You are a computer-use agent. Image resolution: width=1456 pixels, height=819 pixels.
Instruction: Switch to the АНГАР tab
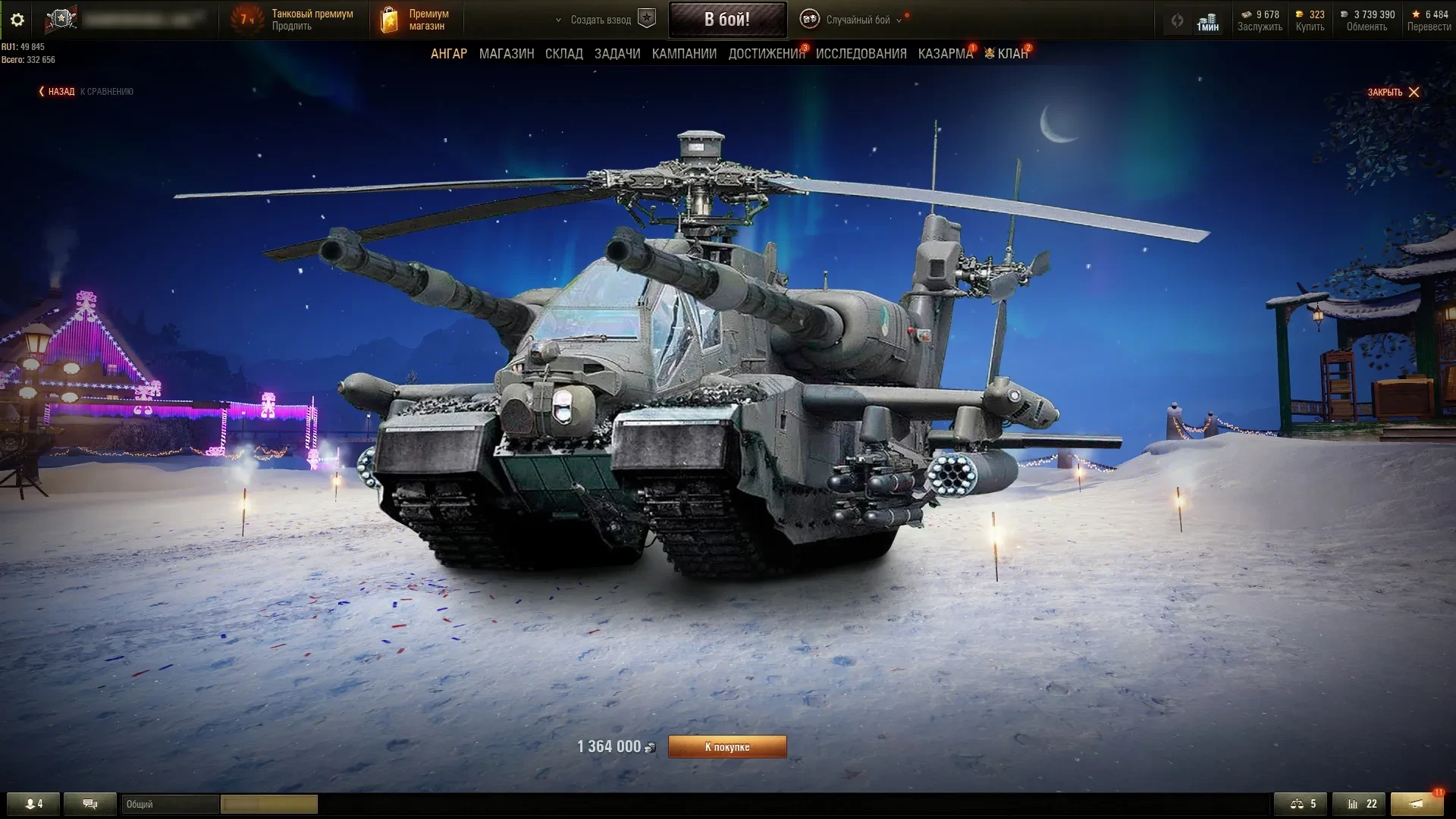click(x=449, y=54)
